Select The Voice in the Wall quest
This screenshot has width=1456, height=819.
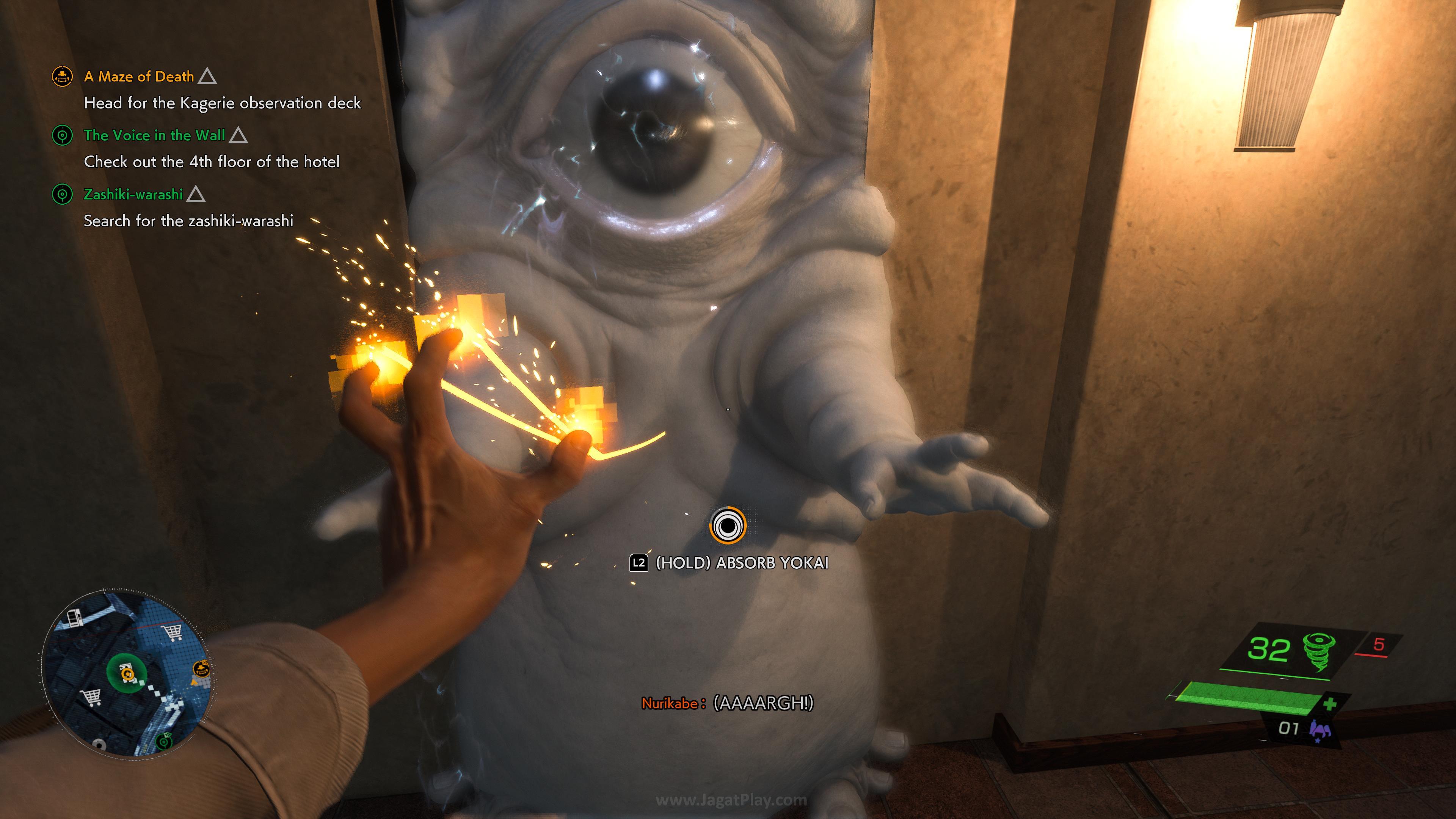coord(154,136)
